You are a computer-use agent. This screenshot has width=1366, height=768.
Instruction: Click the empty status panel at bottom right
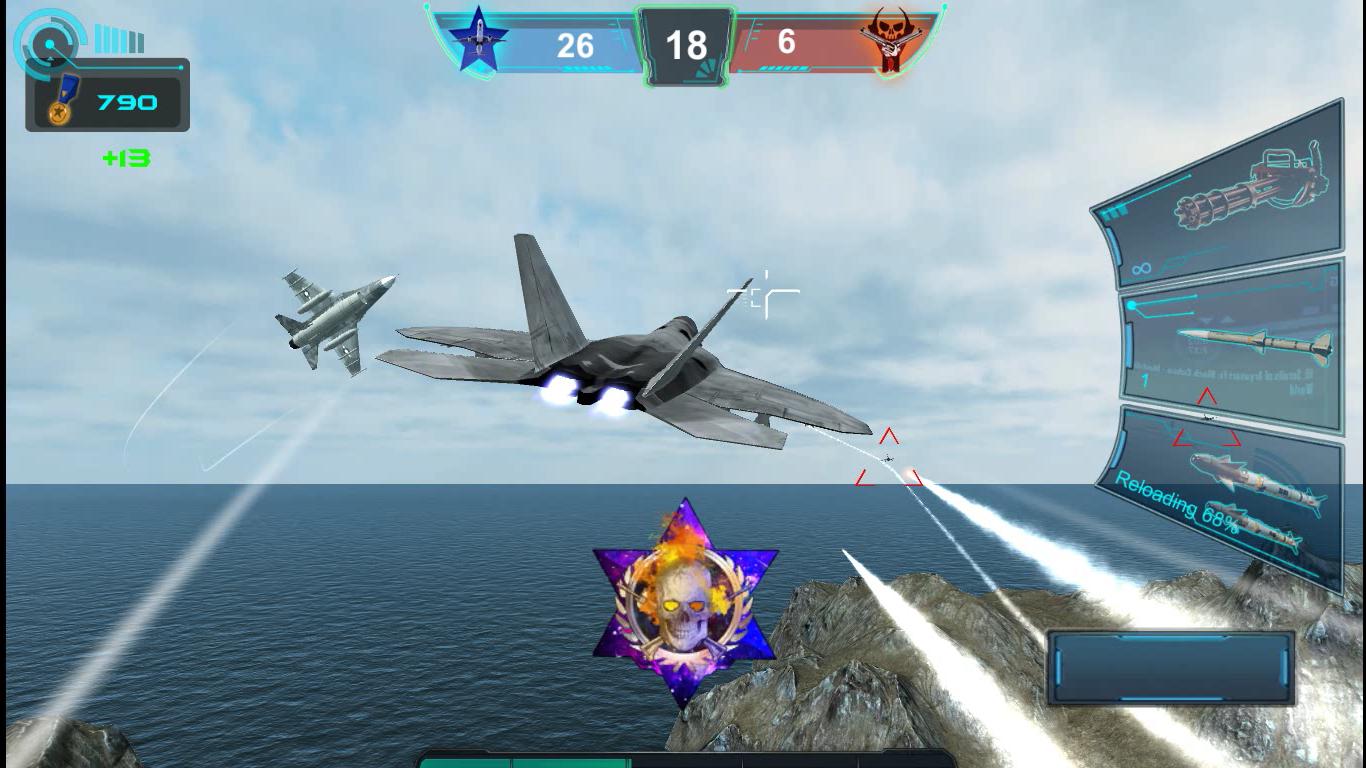click(x=1171, y=665)
